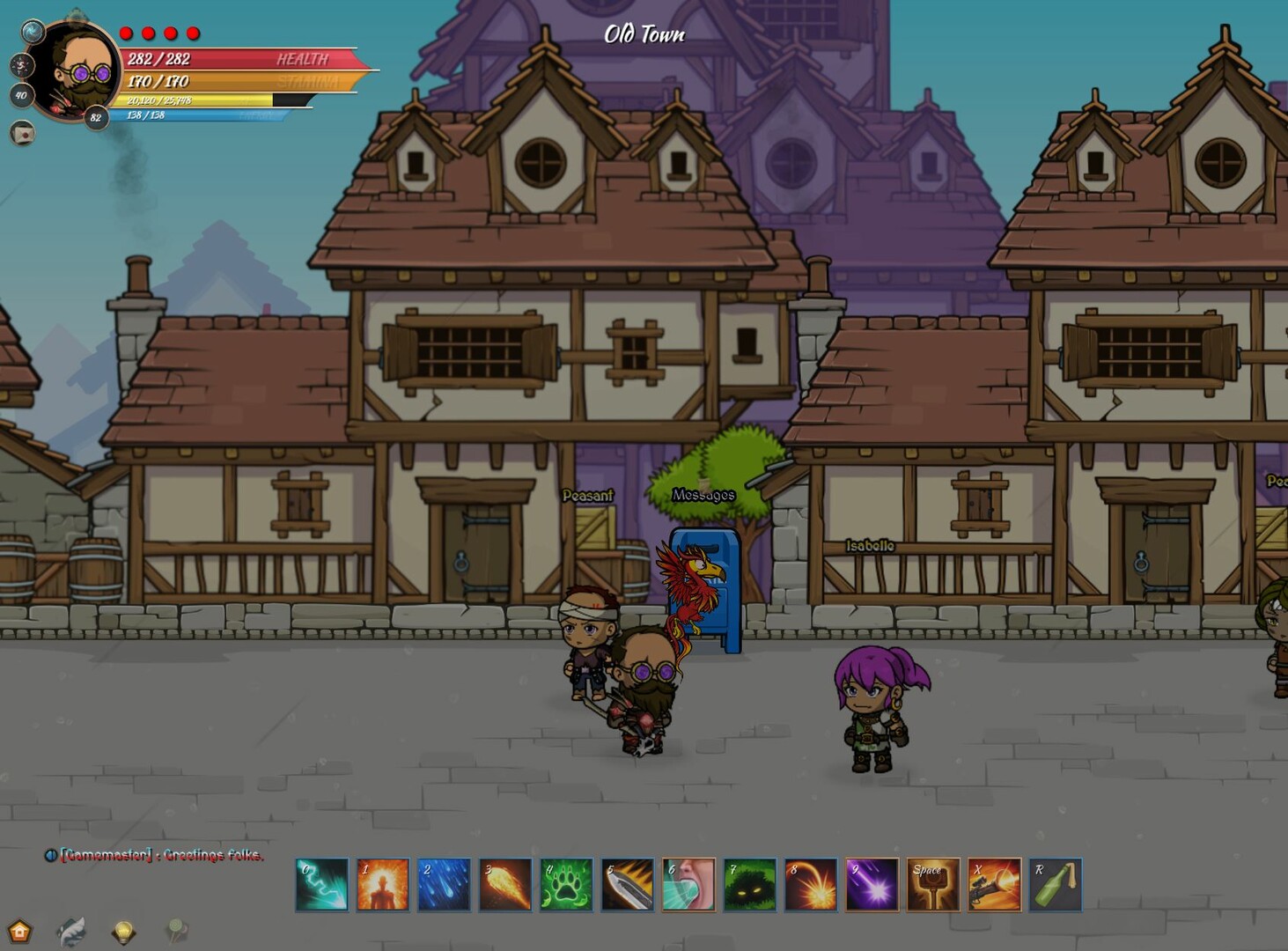Use the stealth bush ability in slot 7
Viewport: 1288px width, 951px height.
[x=748, y=884]
